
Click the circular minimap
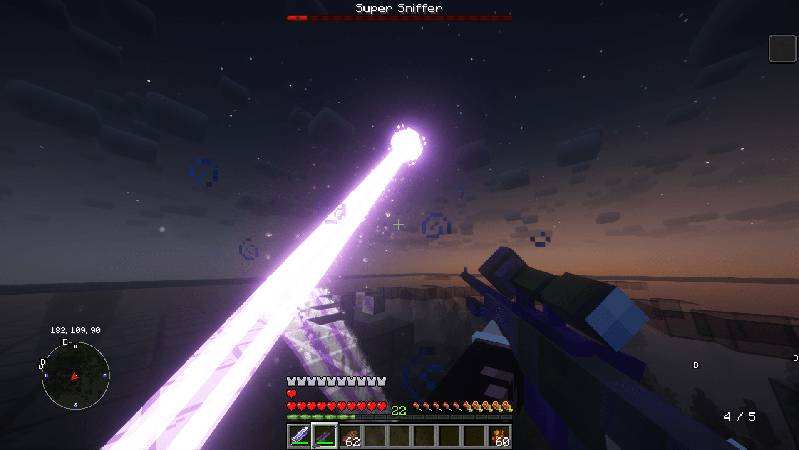[74, 375]
